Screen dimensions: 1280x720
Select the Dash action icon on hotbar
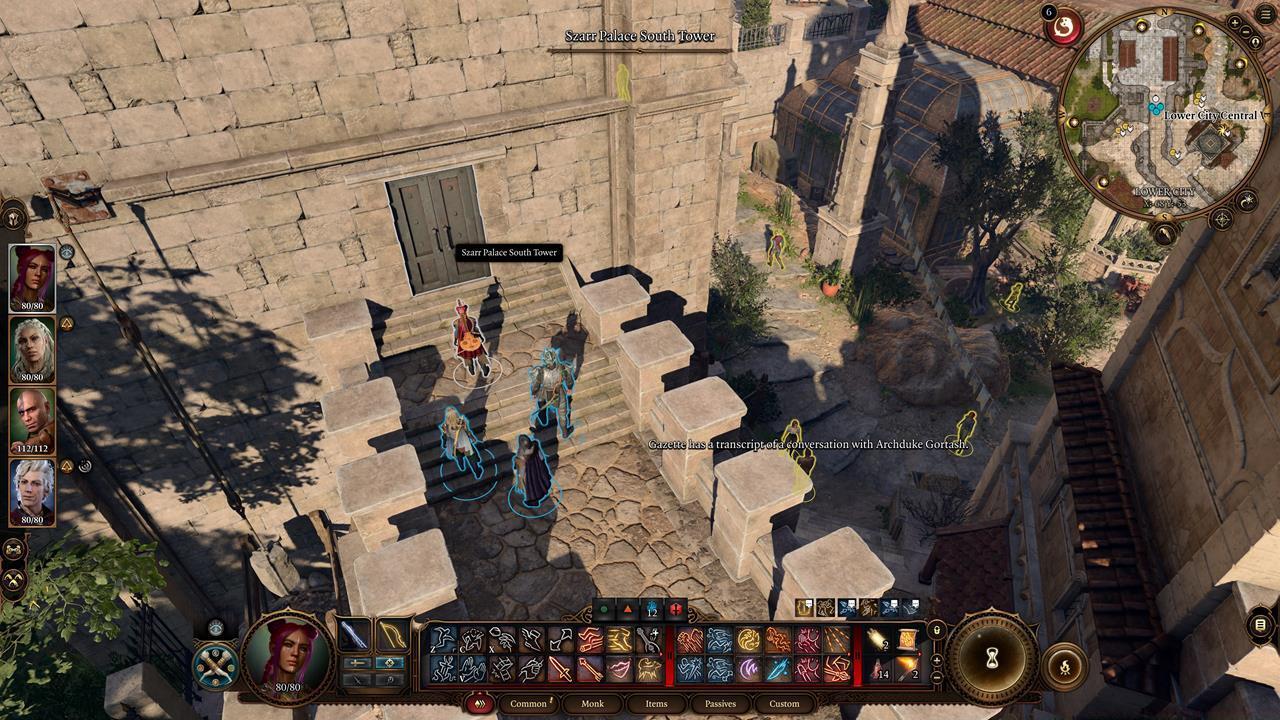(442, 636)
